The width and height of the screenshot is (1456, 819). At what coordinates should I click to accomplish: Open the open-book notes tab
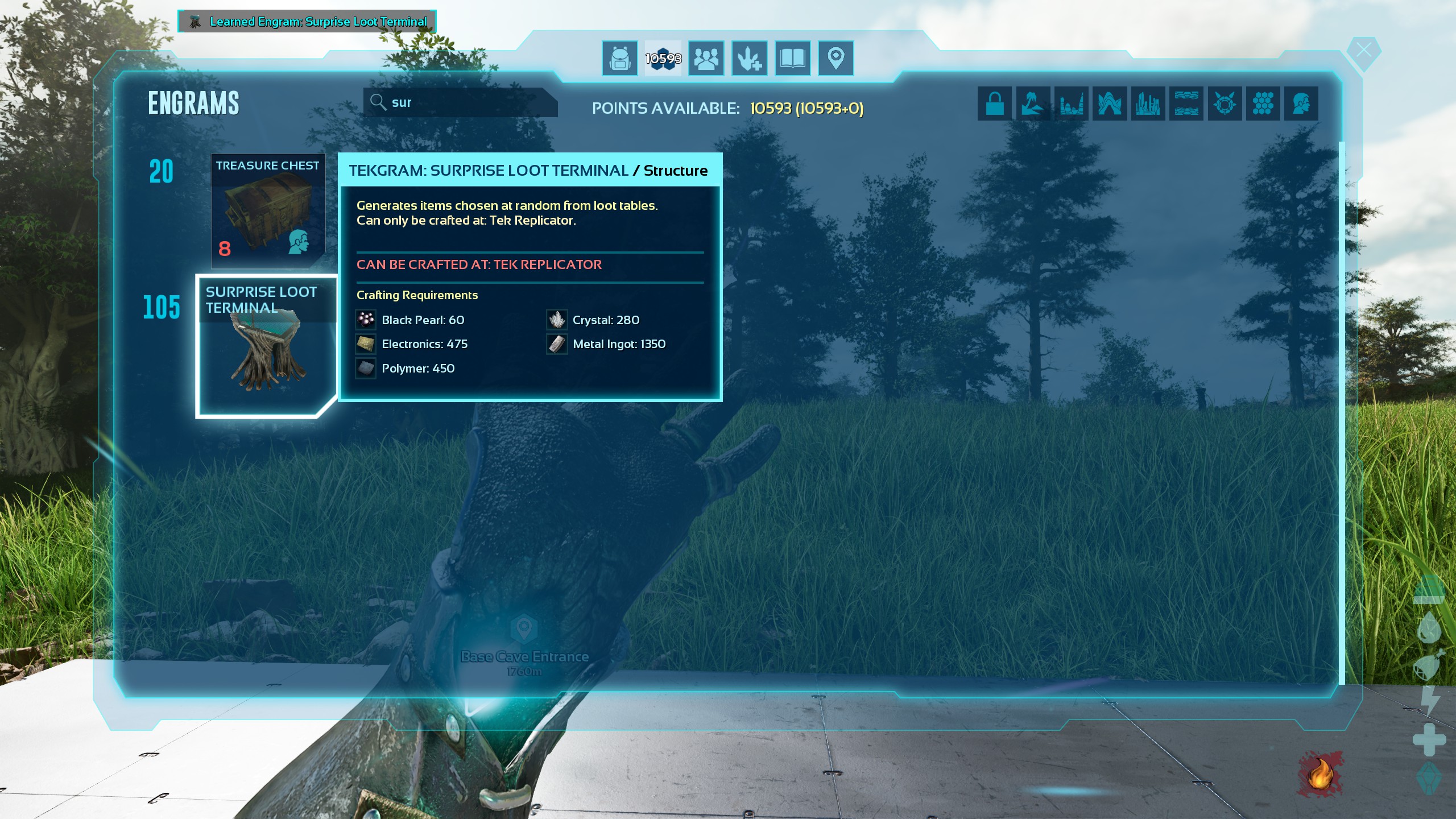792,58
